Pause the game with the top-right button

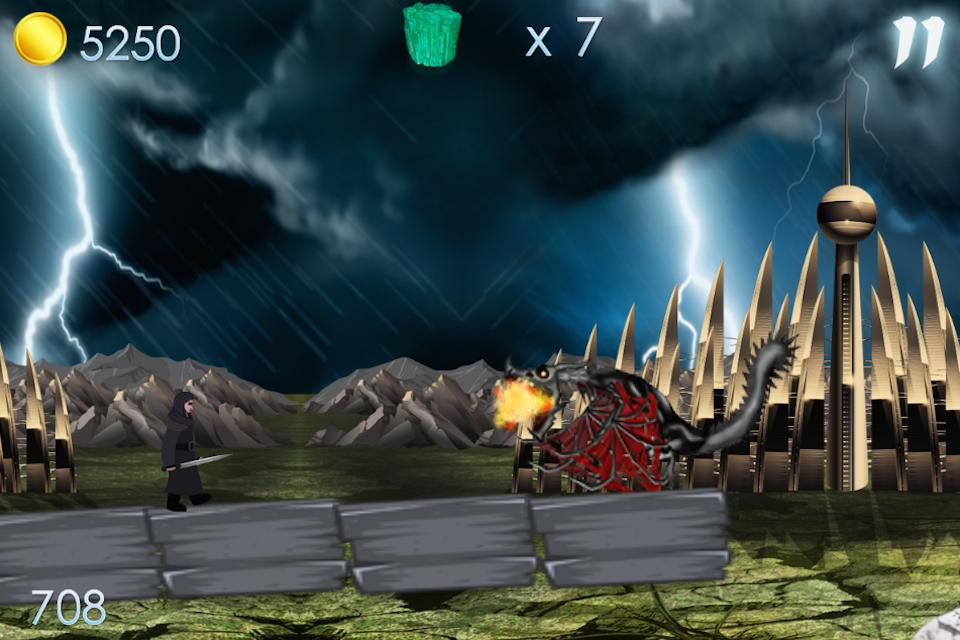coord(917,42)
